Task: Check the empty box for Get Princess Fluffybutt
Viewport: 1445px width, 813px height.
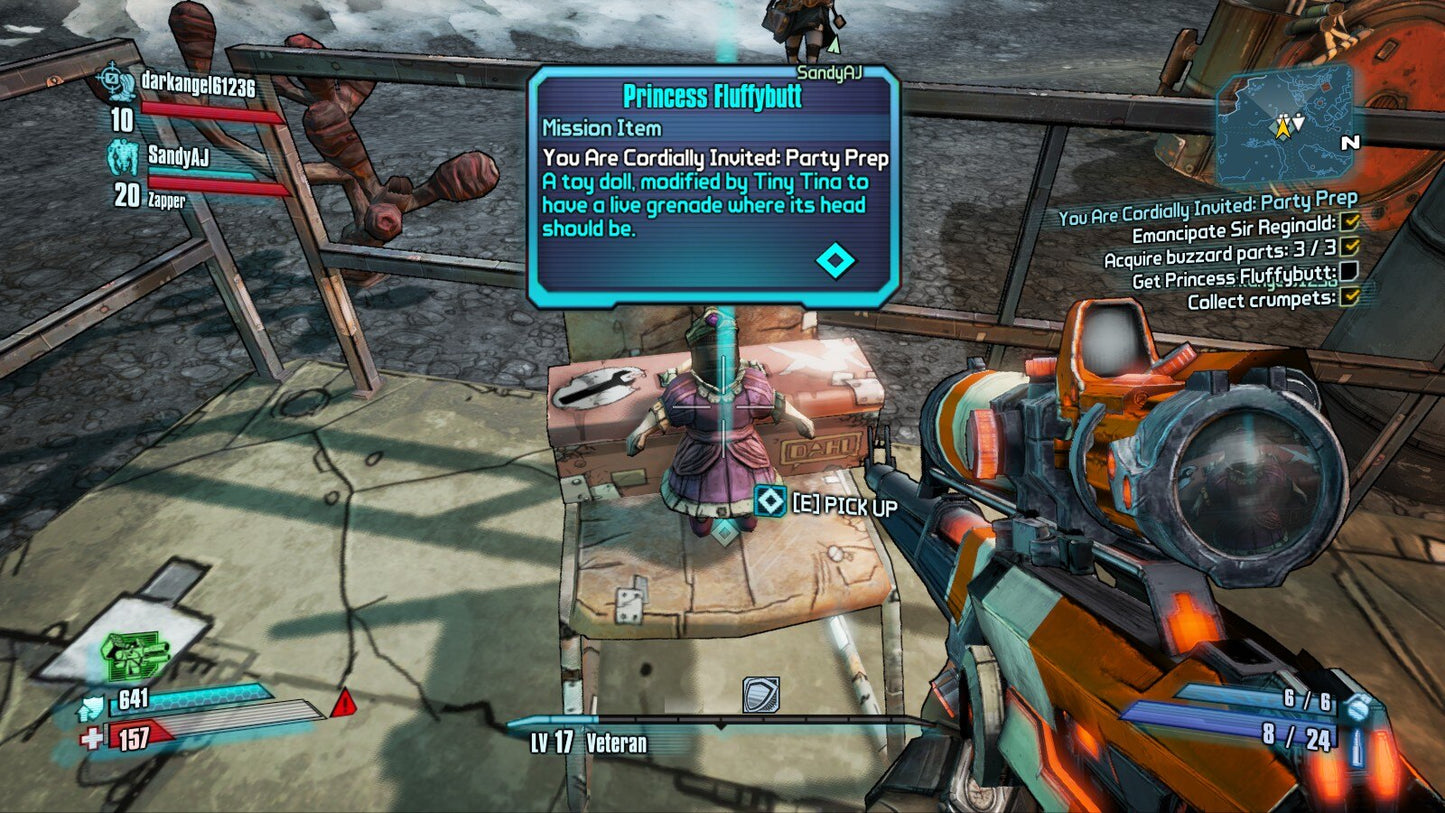Action: pos(1349,272)
